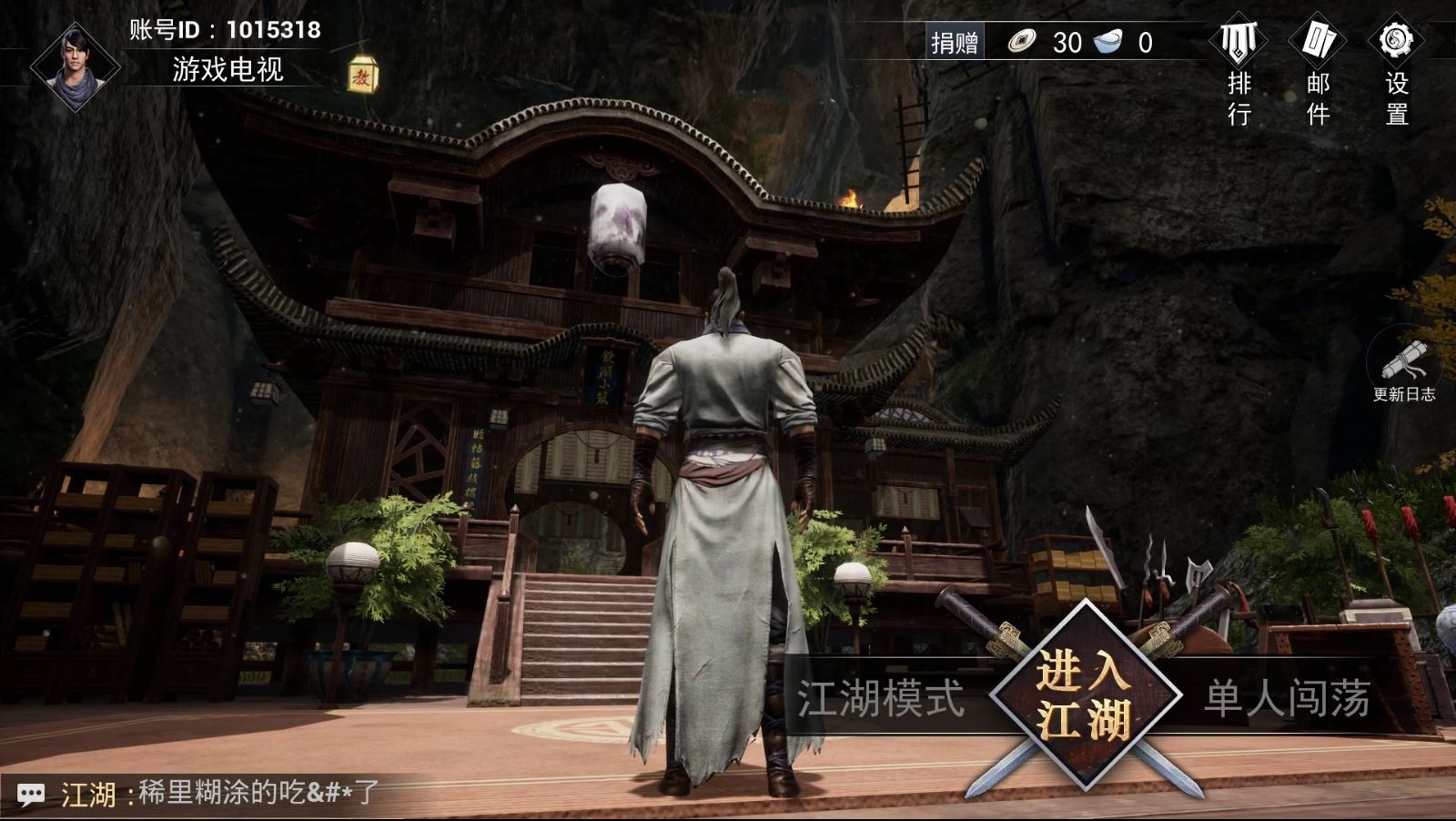Click the yellow 教 tutorial lantern icon
1456x821 pixels.
[362, 74]
